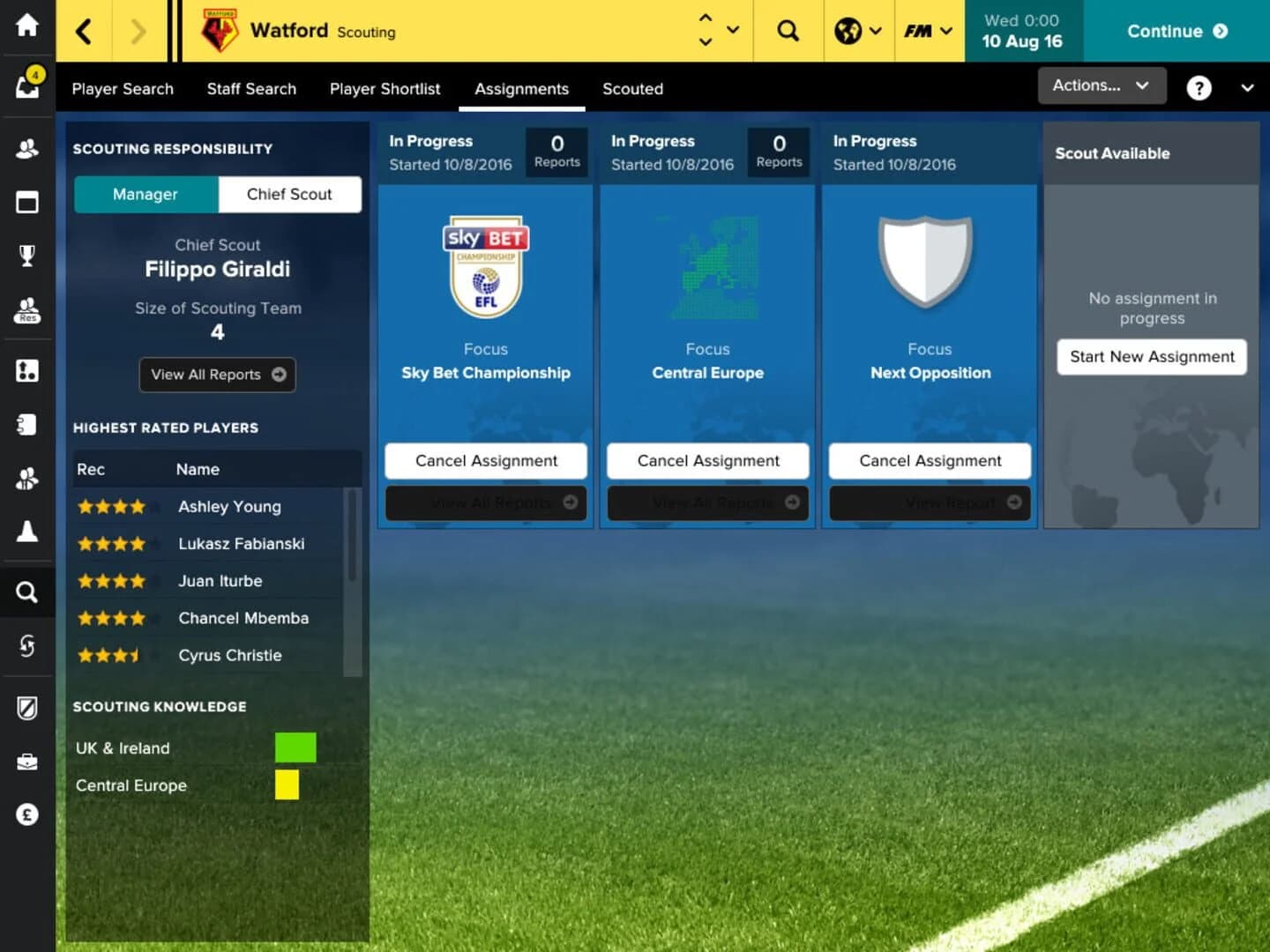
Task: Cancel the Sky Bet Championship assignment
Action: [x=485, y=460]
